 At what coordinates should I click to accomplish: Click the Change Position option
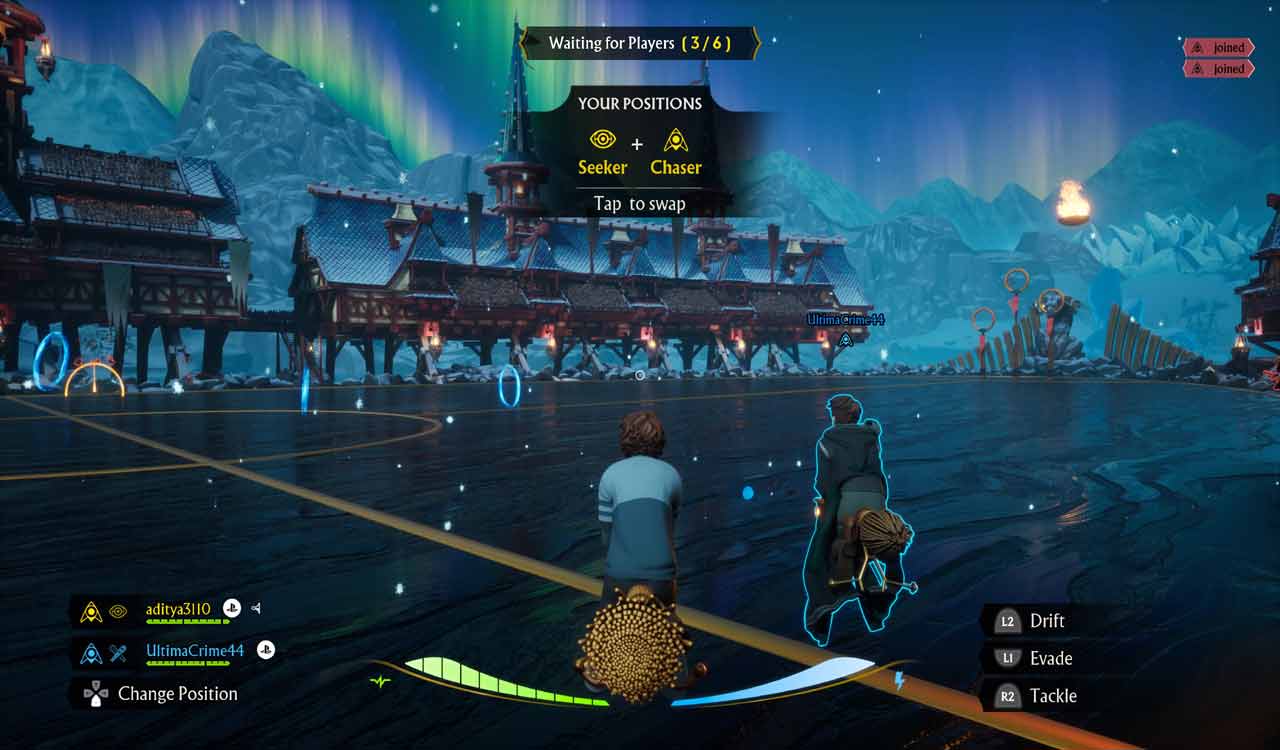(177, 694)
